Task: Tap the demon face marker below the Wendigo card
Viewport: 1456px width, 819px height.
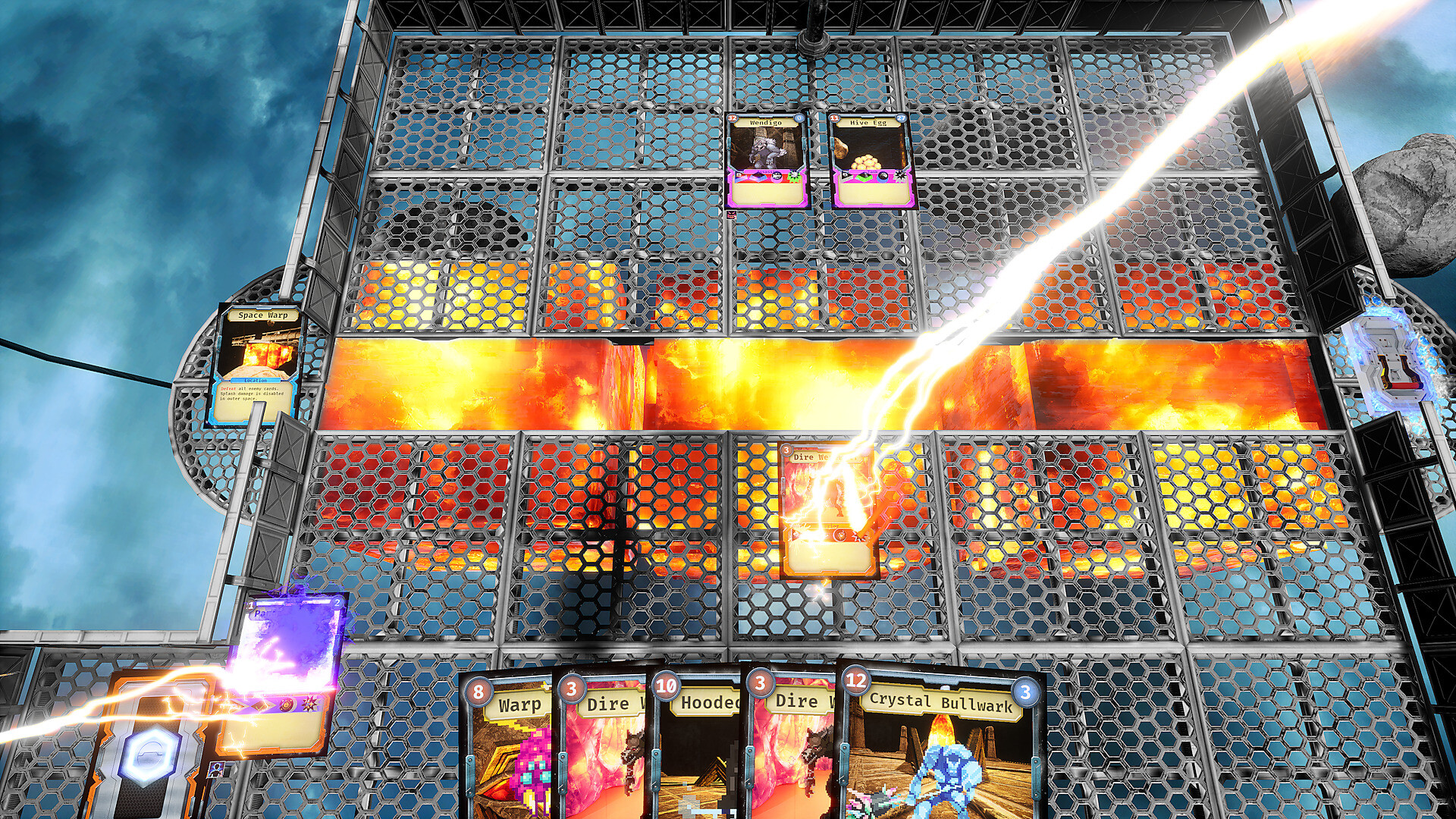Action: point(732,215)
